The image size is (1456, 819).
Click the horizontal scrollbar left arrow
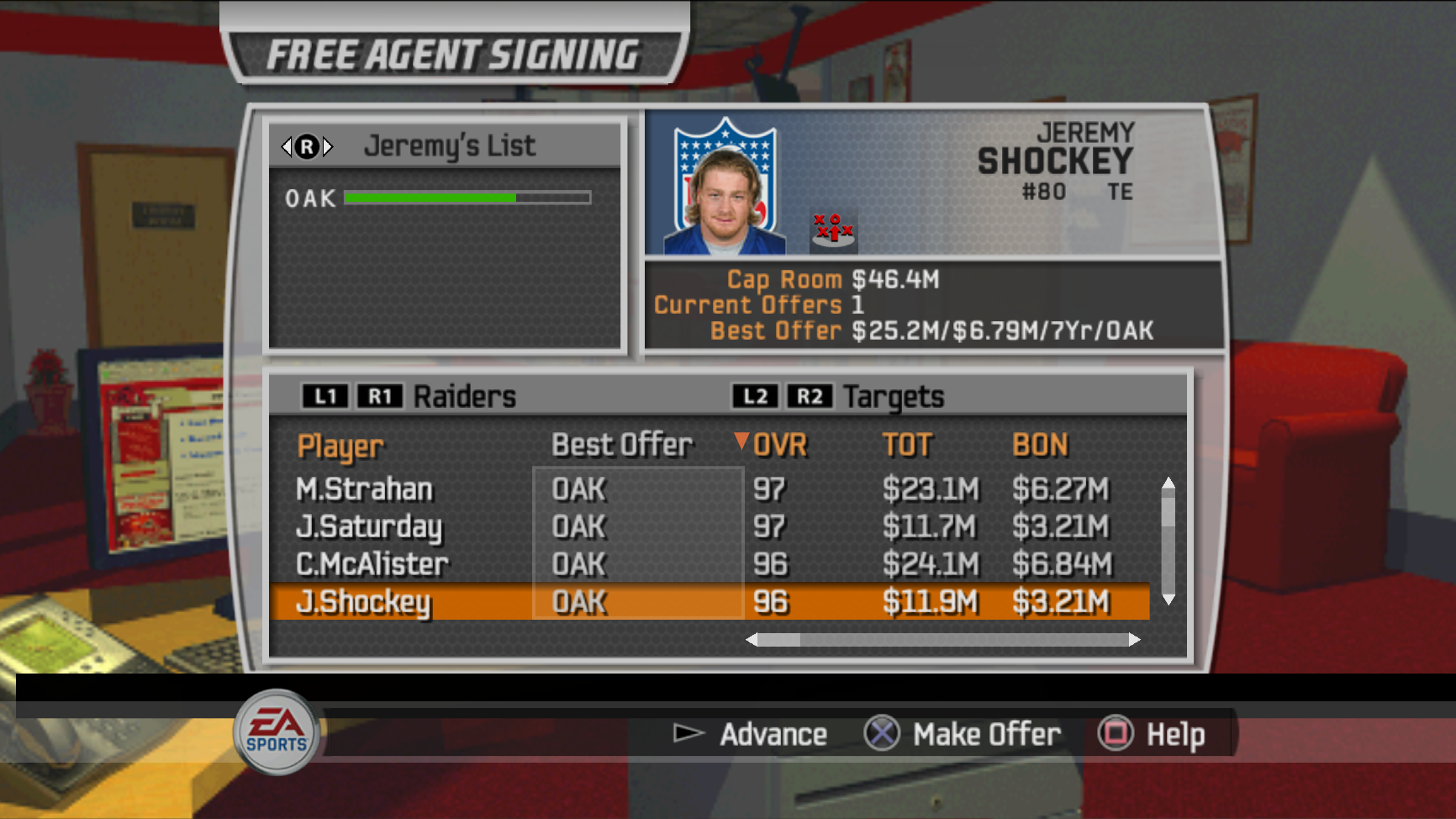752,640
